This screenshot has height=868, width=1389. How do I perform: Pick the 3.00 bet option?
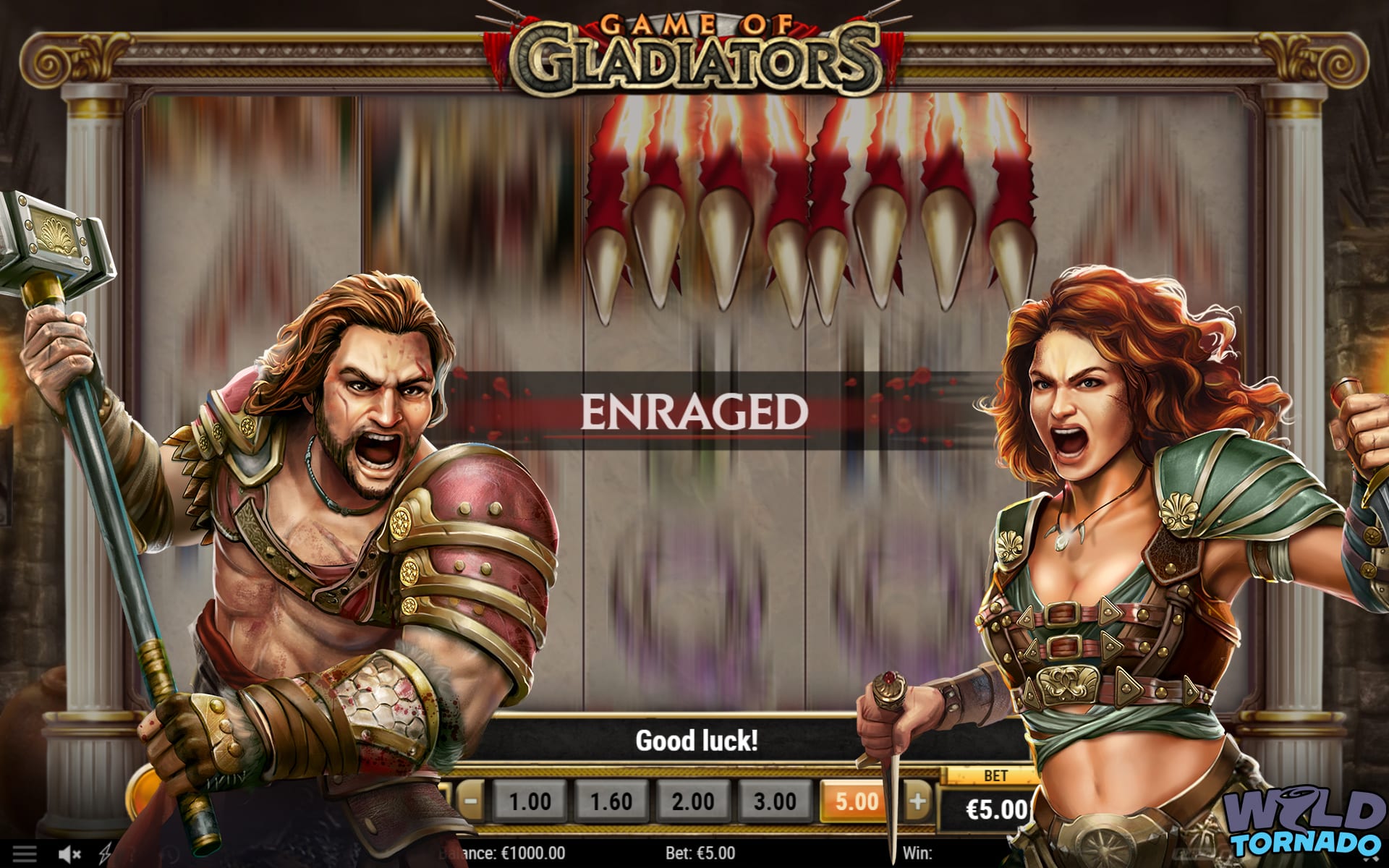pos(775,801)
